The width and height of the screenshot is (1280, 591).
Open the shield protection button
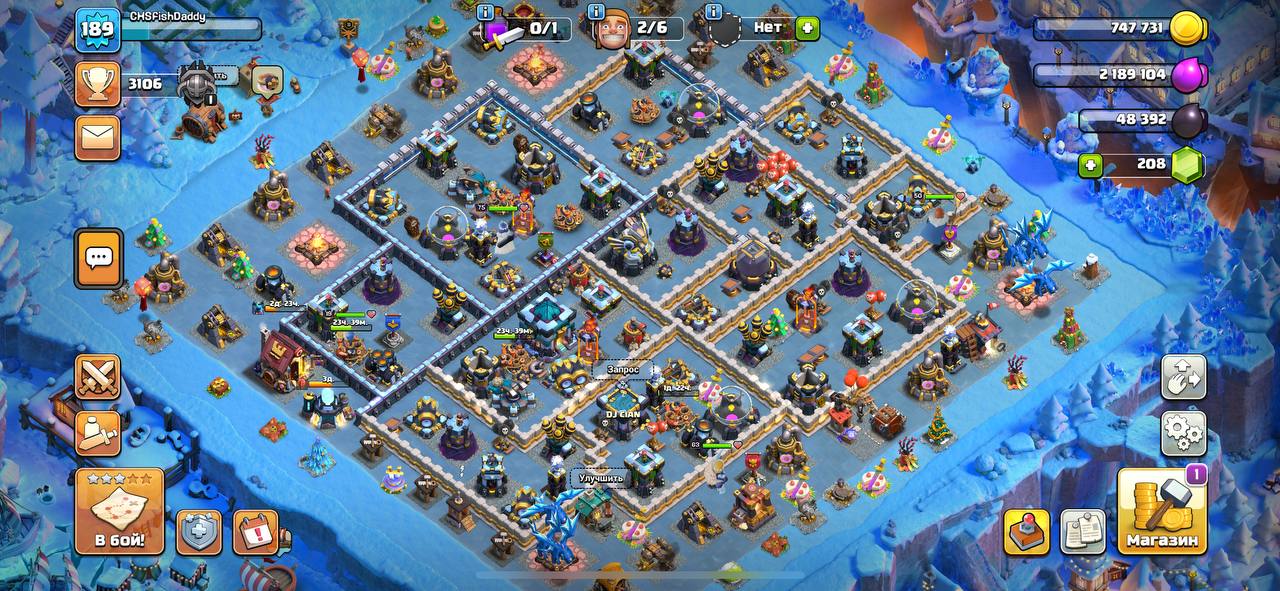tap(199, 532)
